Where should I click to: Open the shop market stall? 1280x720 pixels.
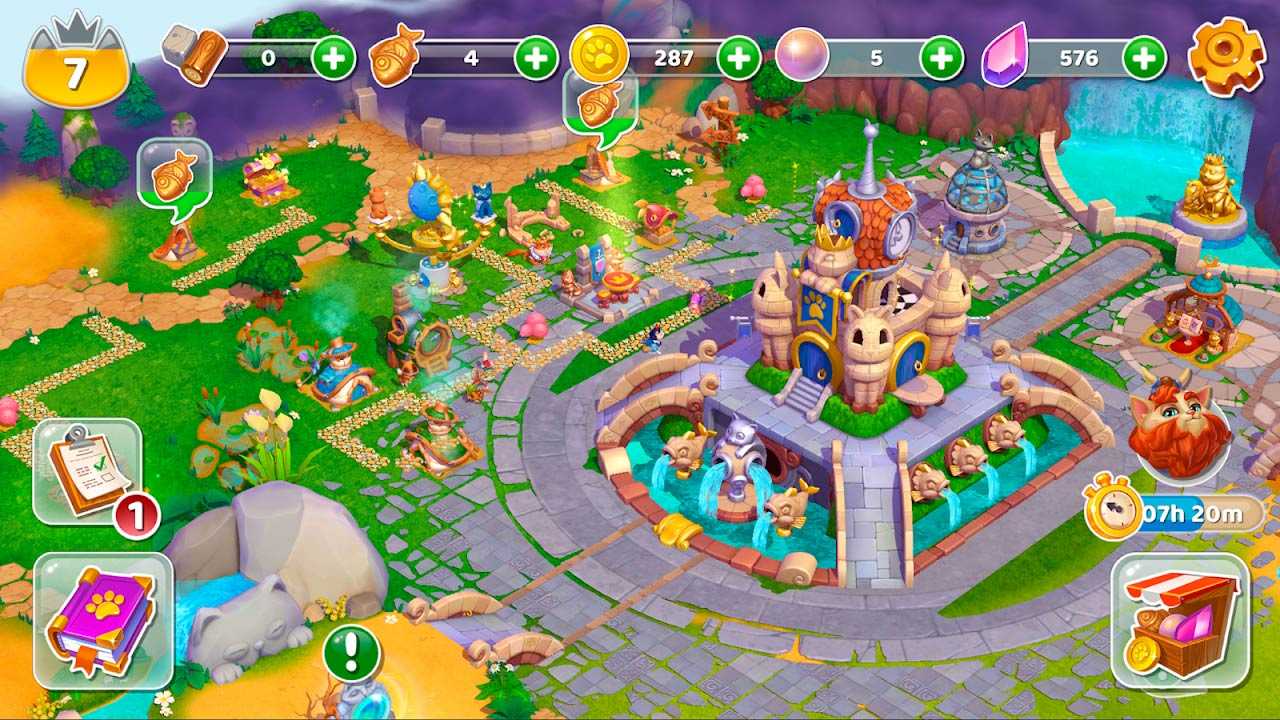[x=1180, y=622]
